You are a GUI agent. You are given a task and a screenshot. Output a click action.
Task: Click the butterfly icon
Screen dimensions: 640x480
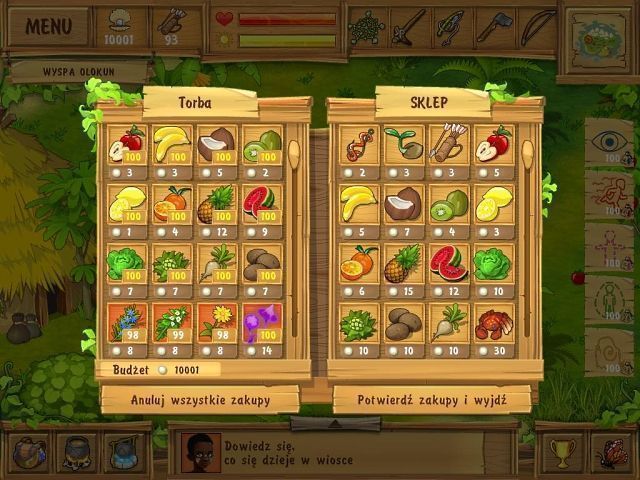point(610,450)
